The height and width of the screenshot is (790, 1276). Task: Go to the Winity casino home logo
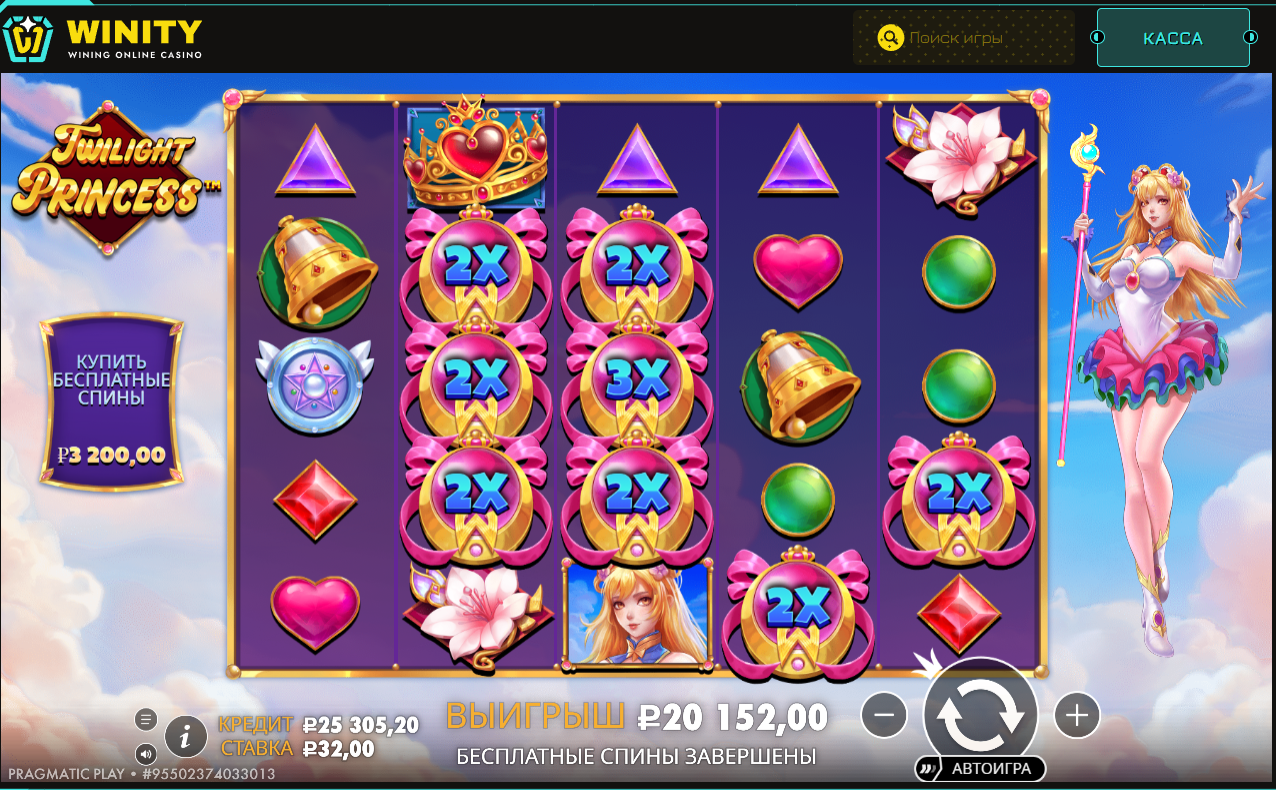pyautogui.click(x=102, y=38)
